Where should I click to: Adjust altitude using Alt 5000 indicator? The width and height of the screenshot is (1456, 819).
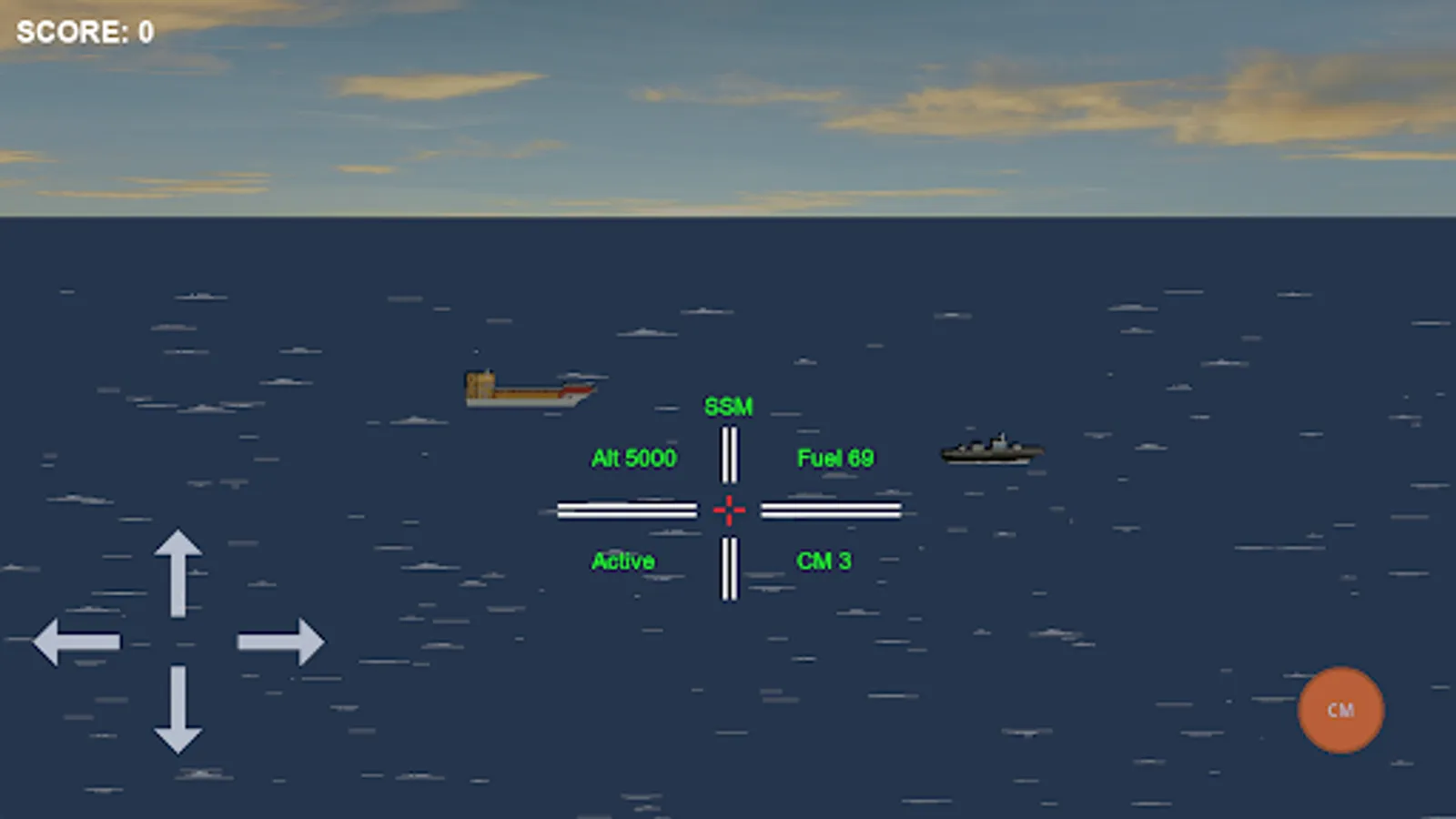click(x=633, y=459)
